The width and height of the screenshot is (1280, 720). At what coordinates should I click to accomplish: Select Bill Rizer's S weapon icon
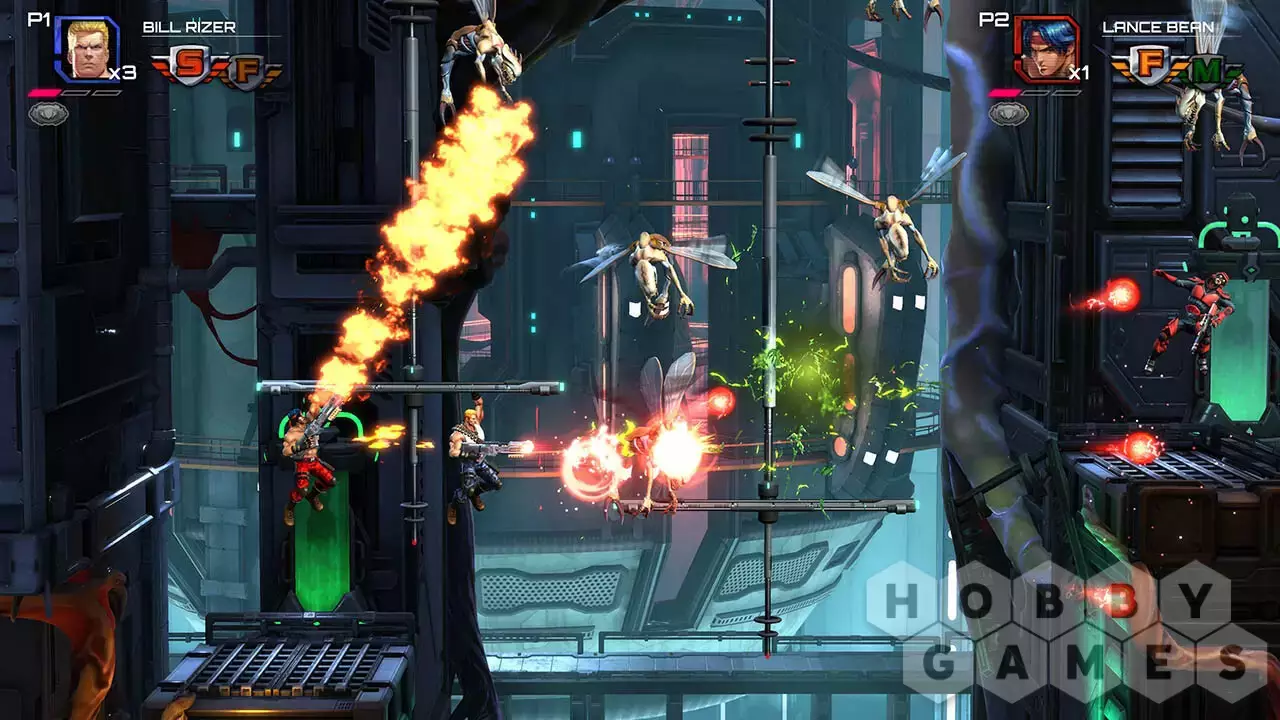188,66
